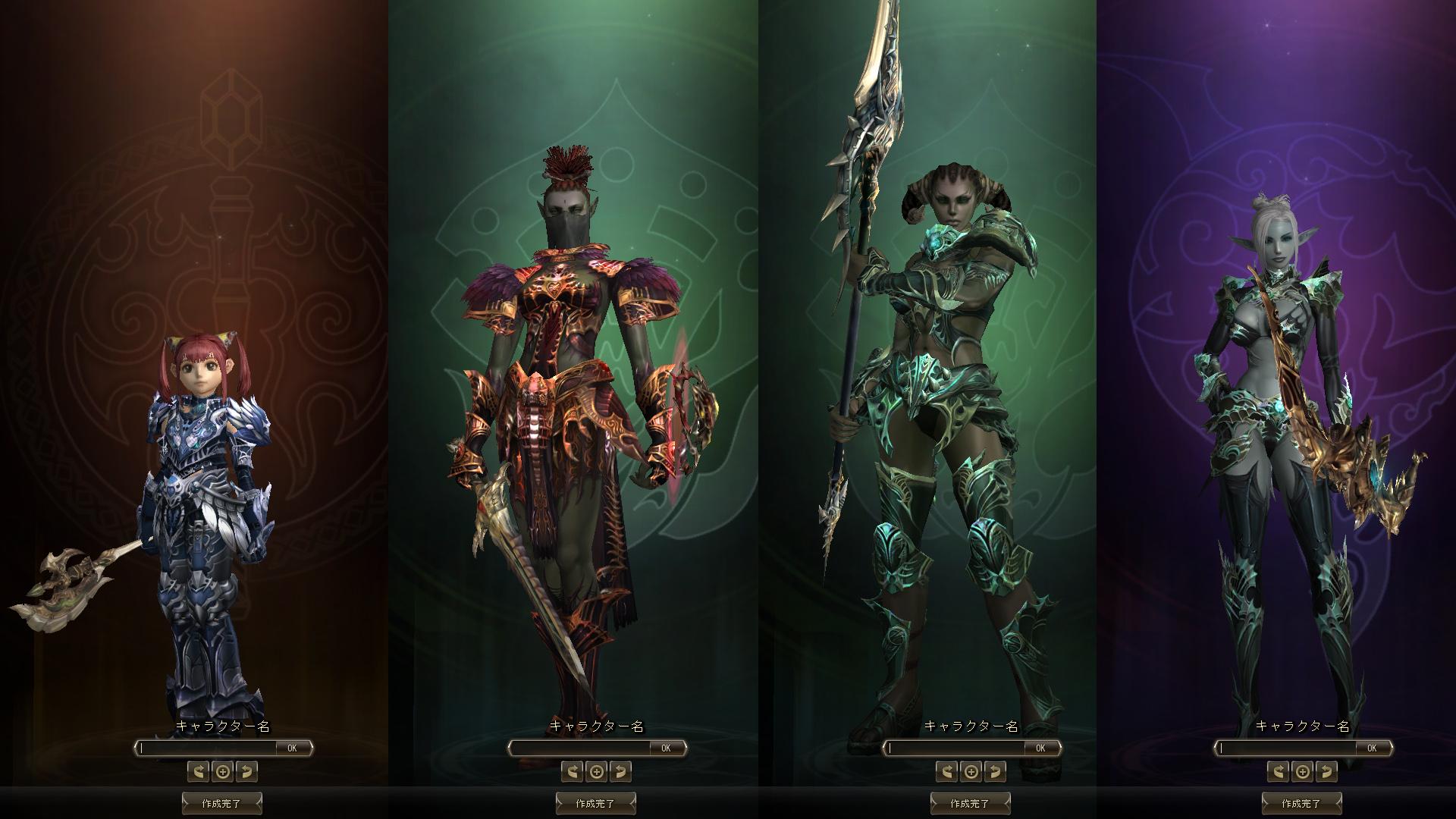This screenshot has width=1456, height=819.
Task: Click OK for the horned spear-wielder's name
Action: coord(1040,748)
